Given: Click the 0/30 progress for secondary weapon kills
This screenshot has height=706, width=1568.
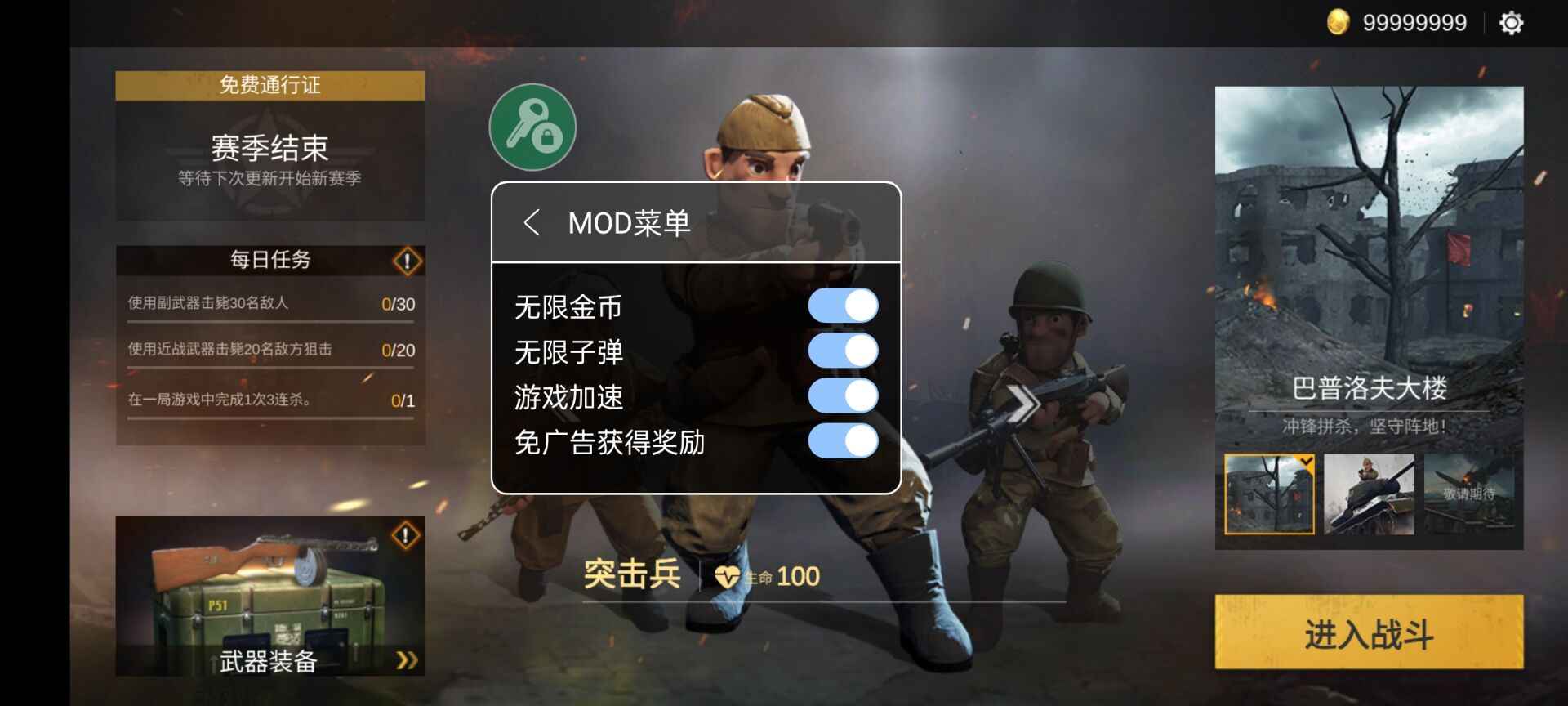Looking at the screenshot, I should pos(399,304).
